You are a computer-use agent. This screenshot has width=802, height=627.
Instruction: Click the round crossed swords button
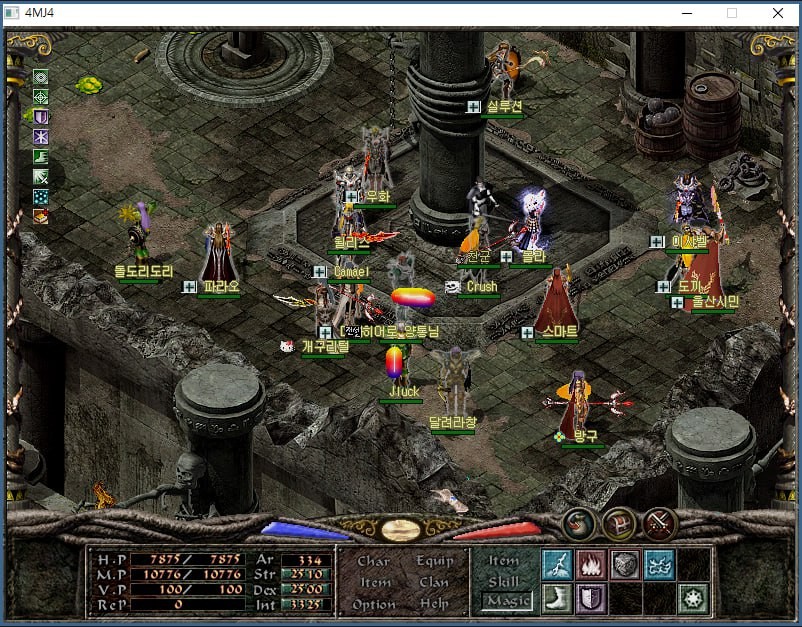660,523
